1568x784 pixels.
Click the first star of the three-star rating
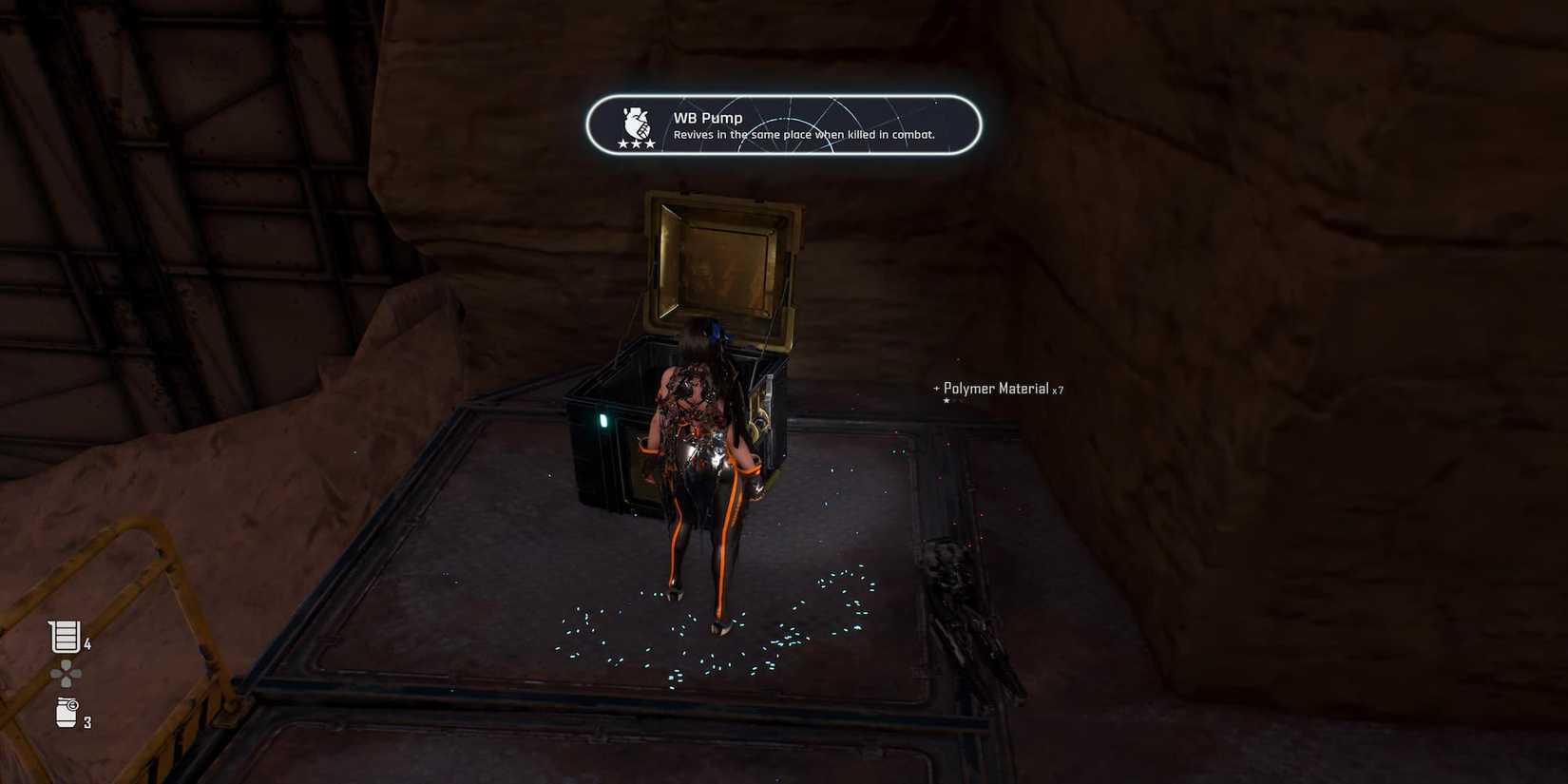tap(622, 144)
